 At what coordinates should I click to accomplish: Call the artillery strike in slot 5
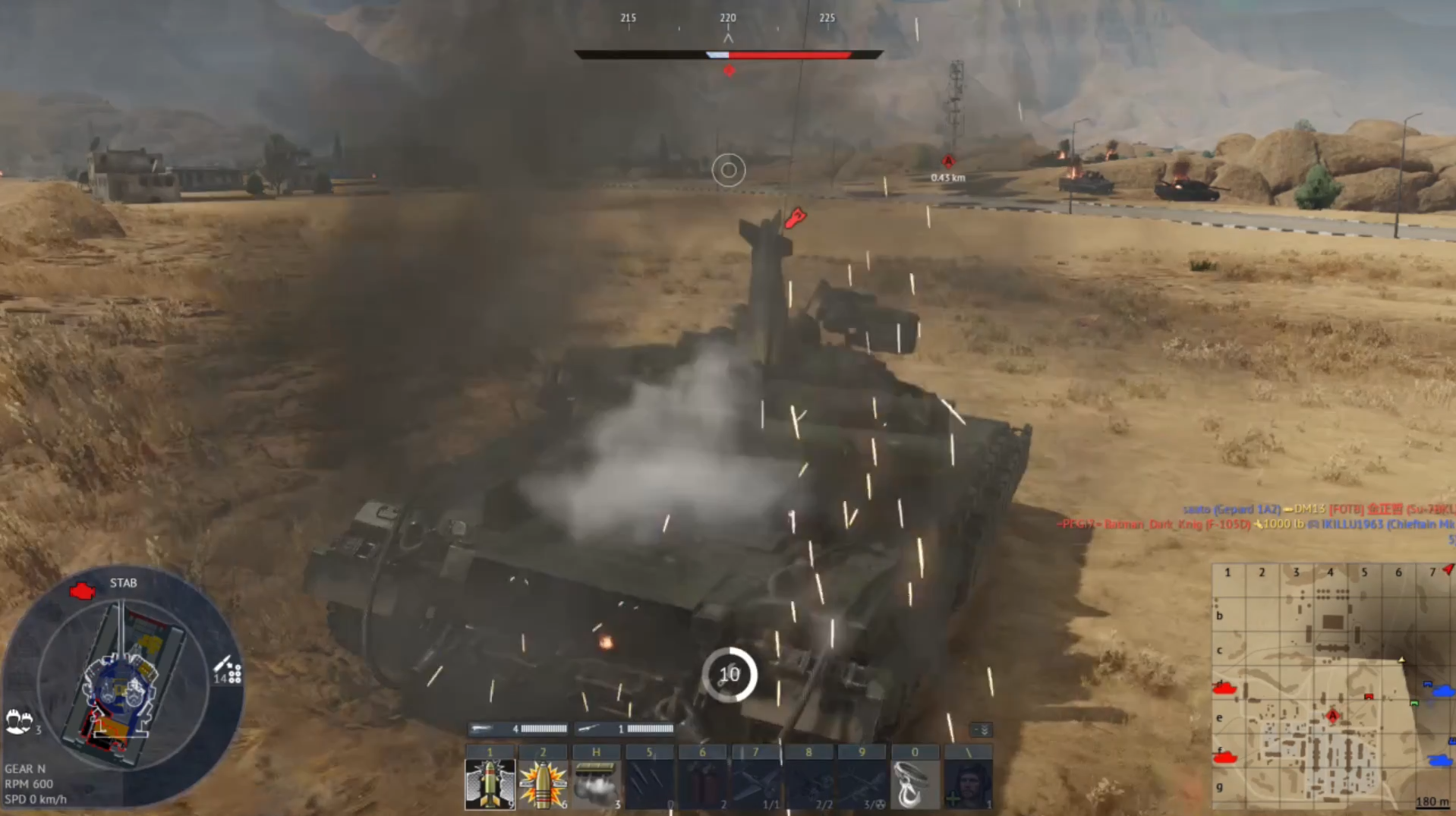coord(649,783)
